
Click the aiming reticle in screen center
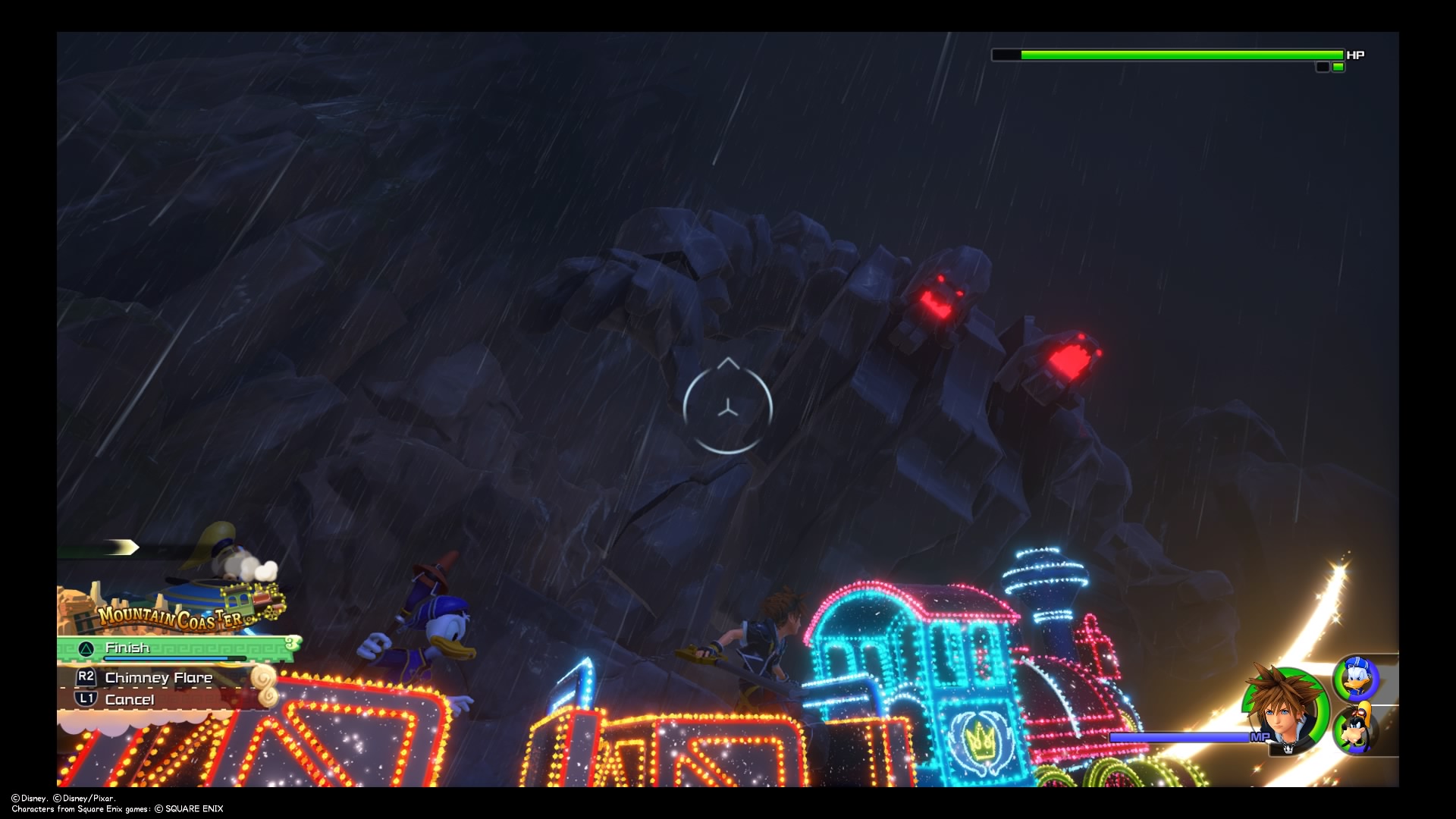coord(727,408)
